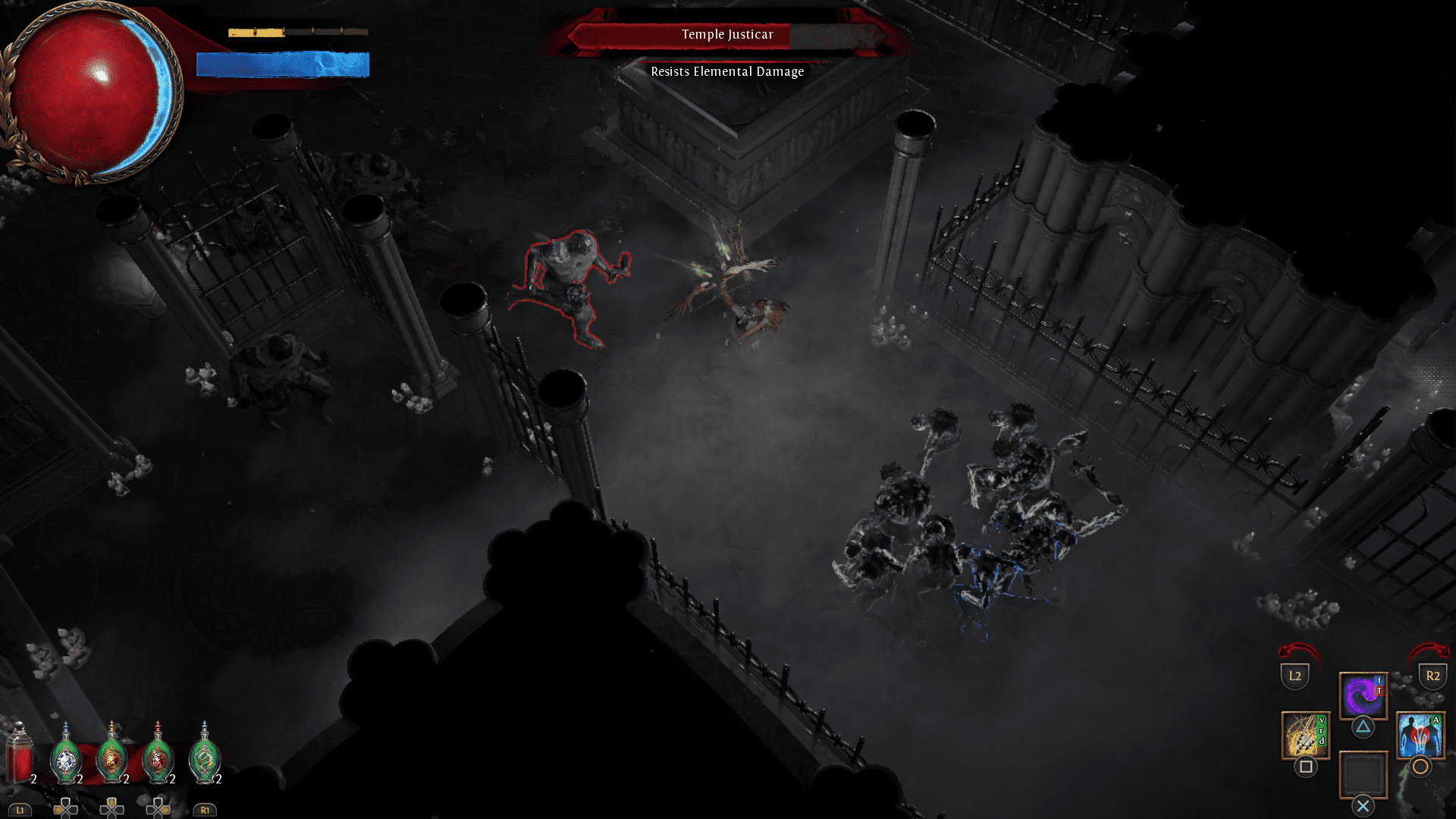
Task: Use the red life flask
Action: click(19, 754)
